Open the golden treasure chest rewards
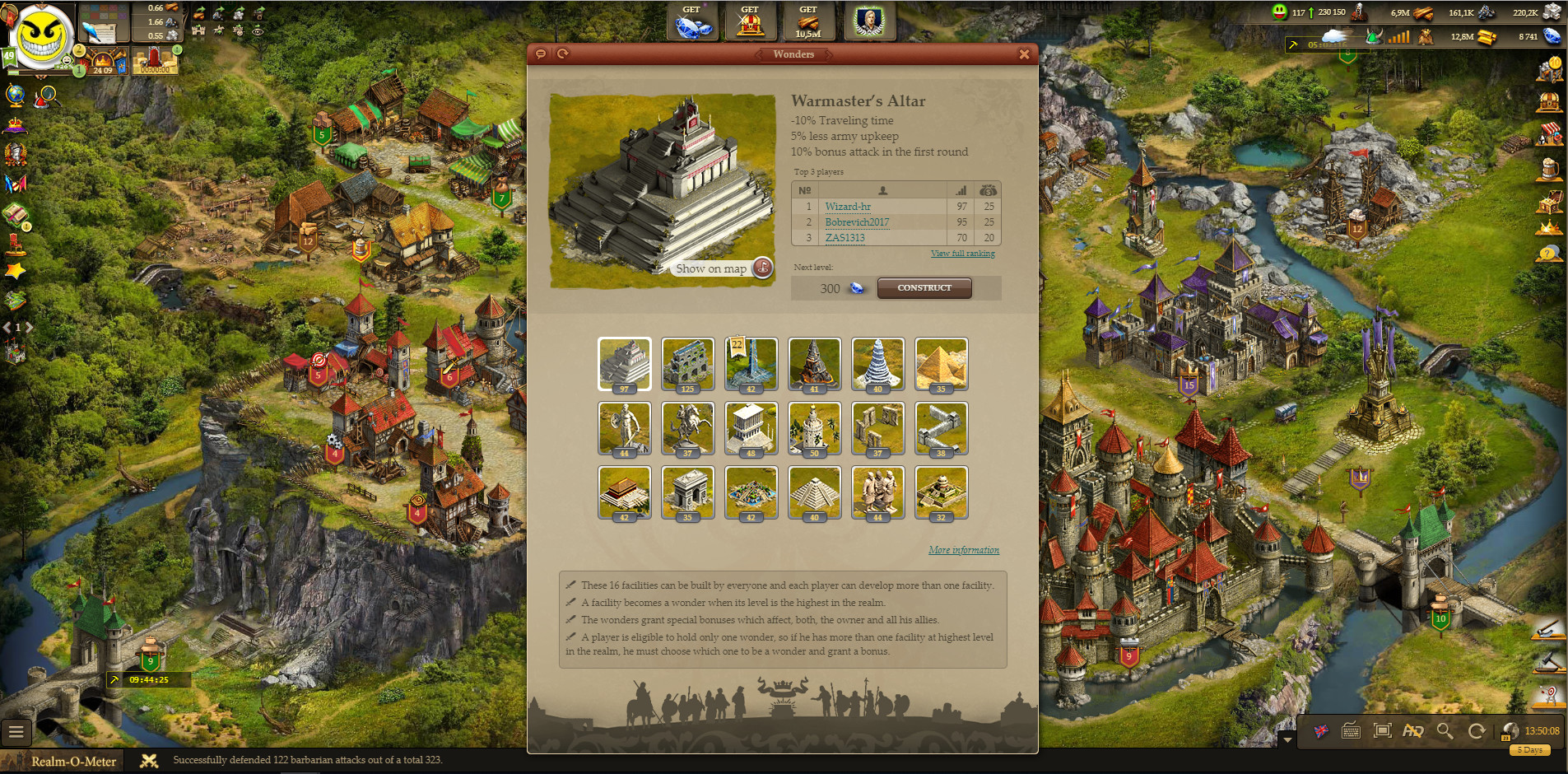This screenshot has width=1568, height=774. (1552, 199)
